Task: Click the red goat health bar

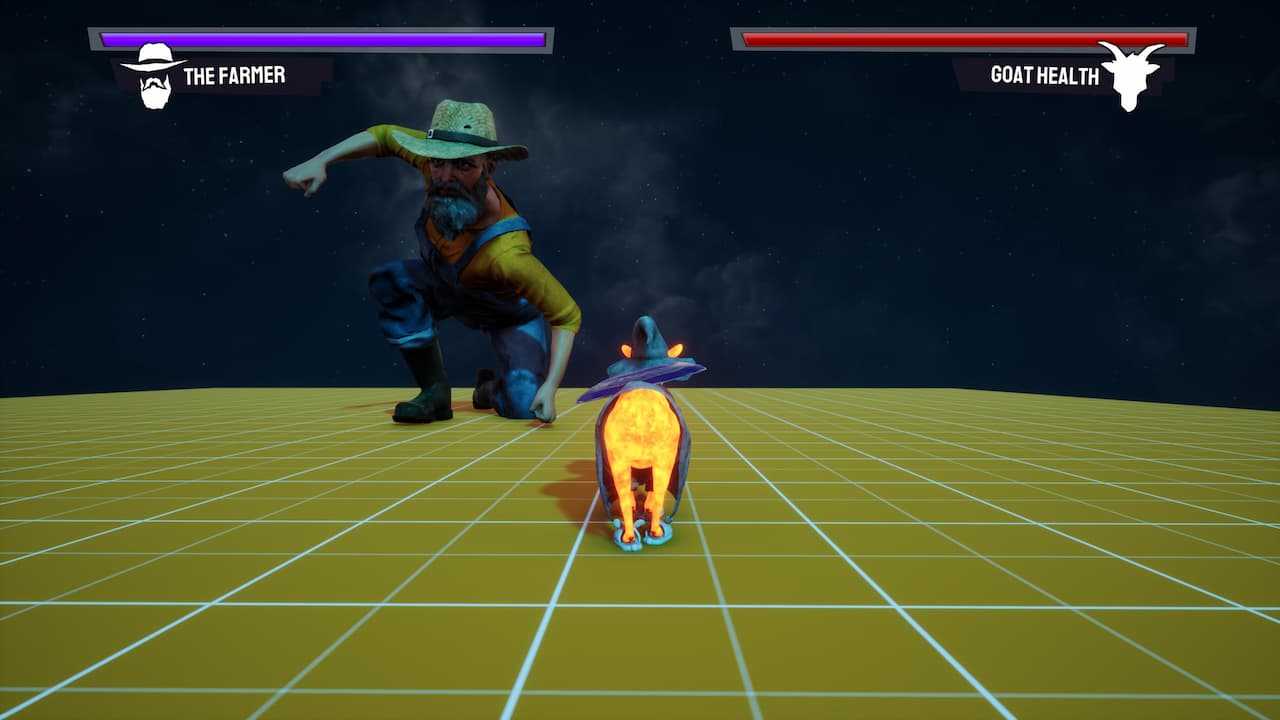Action: [960, 37]
